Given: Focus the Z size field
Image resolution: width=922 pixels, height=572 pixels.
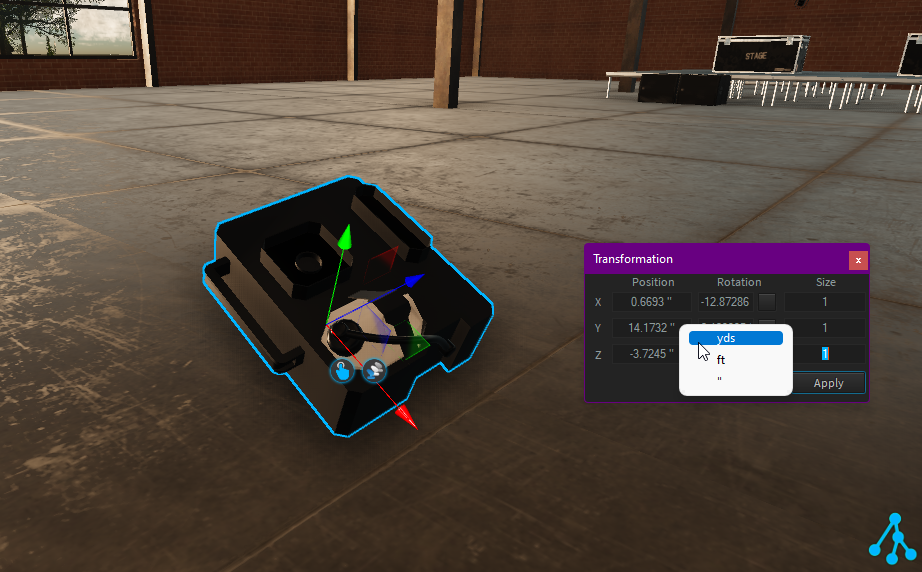Looking at the screenshot, I should tap(825, 354).
